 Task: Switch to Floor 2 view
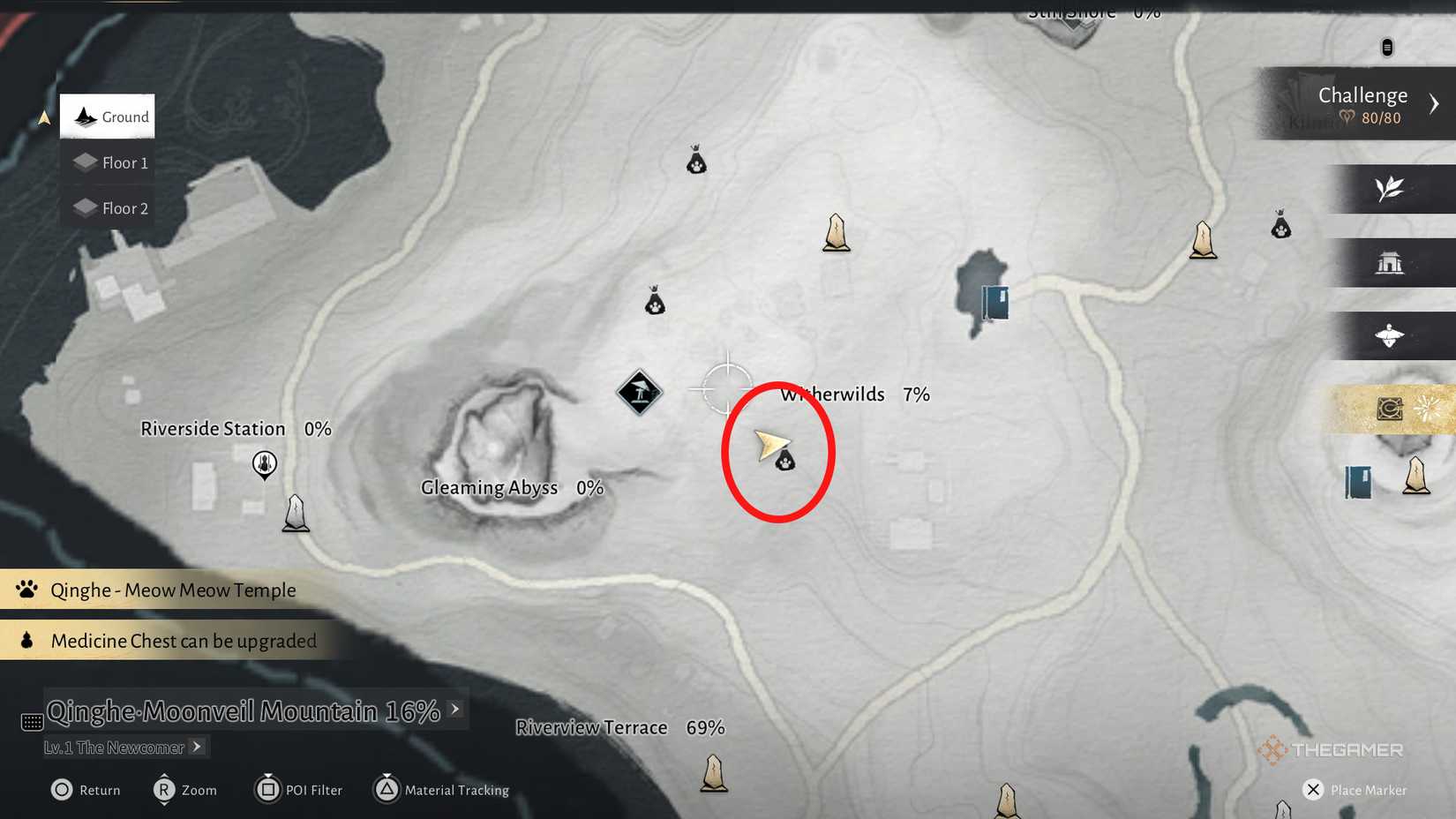tap(109, 207)
